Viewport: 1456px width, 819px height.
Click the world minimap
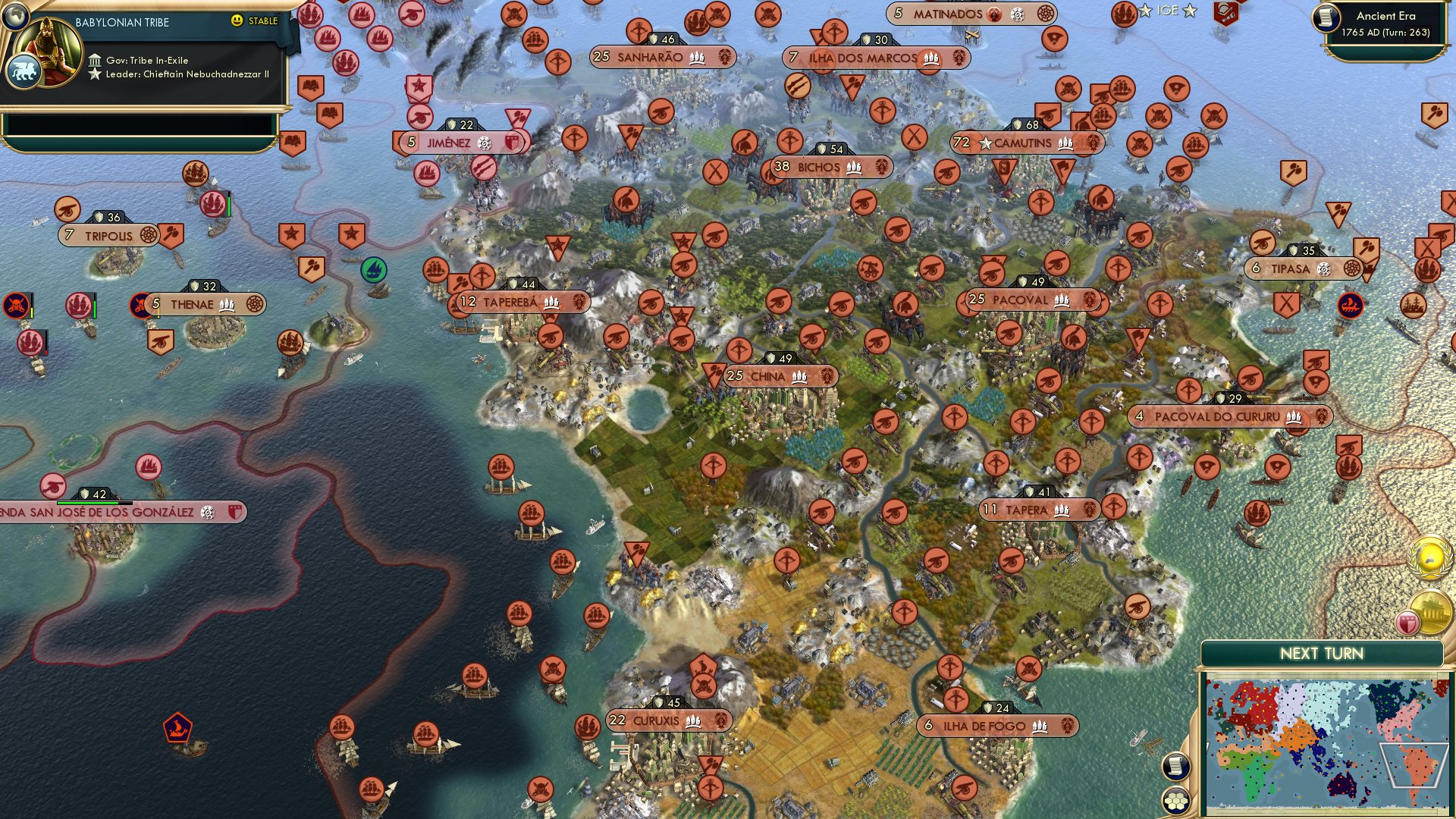point(1323,745)
